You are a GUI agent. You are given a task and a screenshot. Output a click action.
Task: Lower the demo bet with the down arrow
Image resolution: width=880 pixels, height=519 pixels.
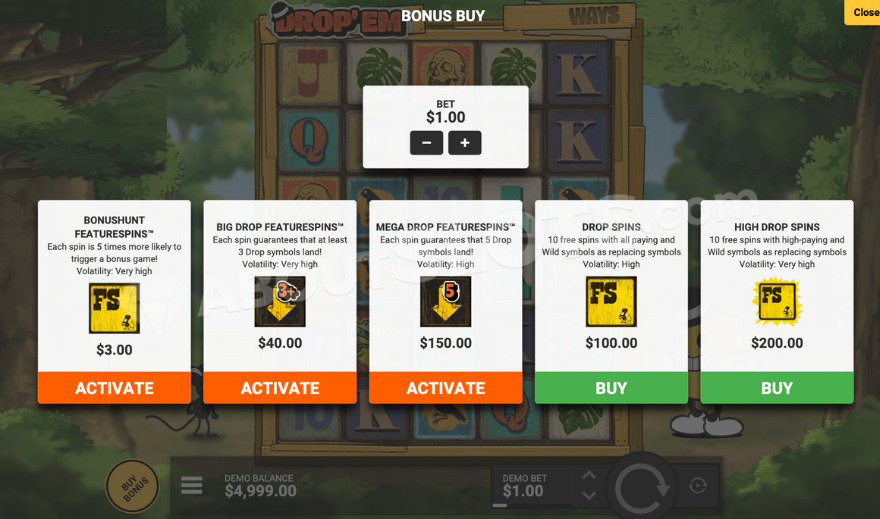point(589,496)
